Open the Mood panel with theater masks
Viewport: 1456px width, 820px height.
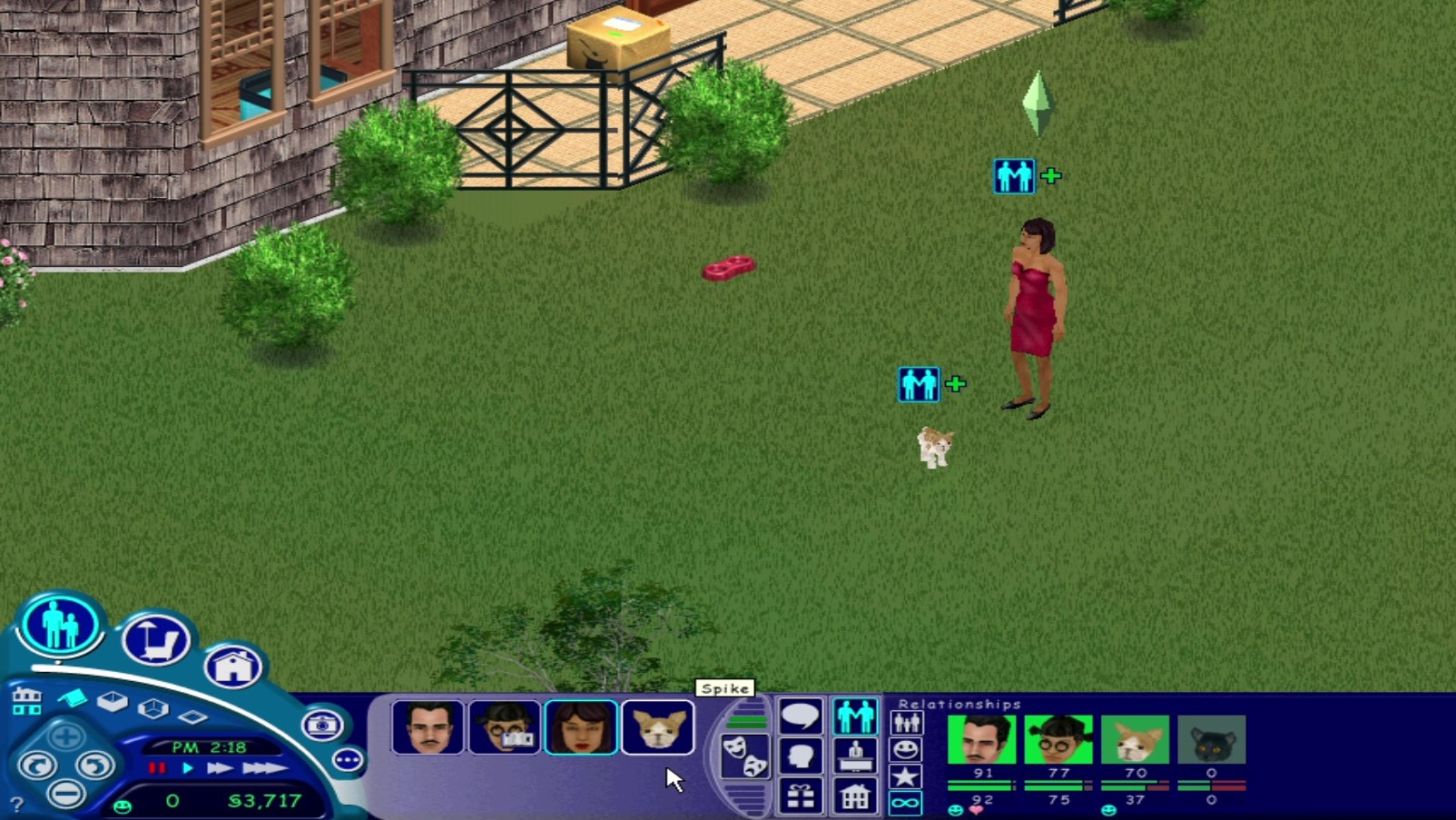click(744, 756)
